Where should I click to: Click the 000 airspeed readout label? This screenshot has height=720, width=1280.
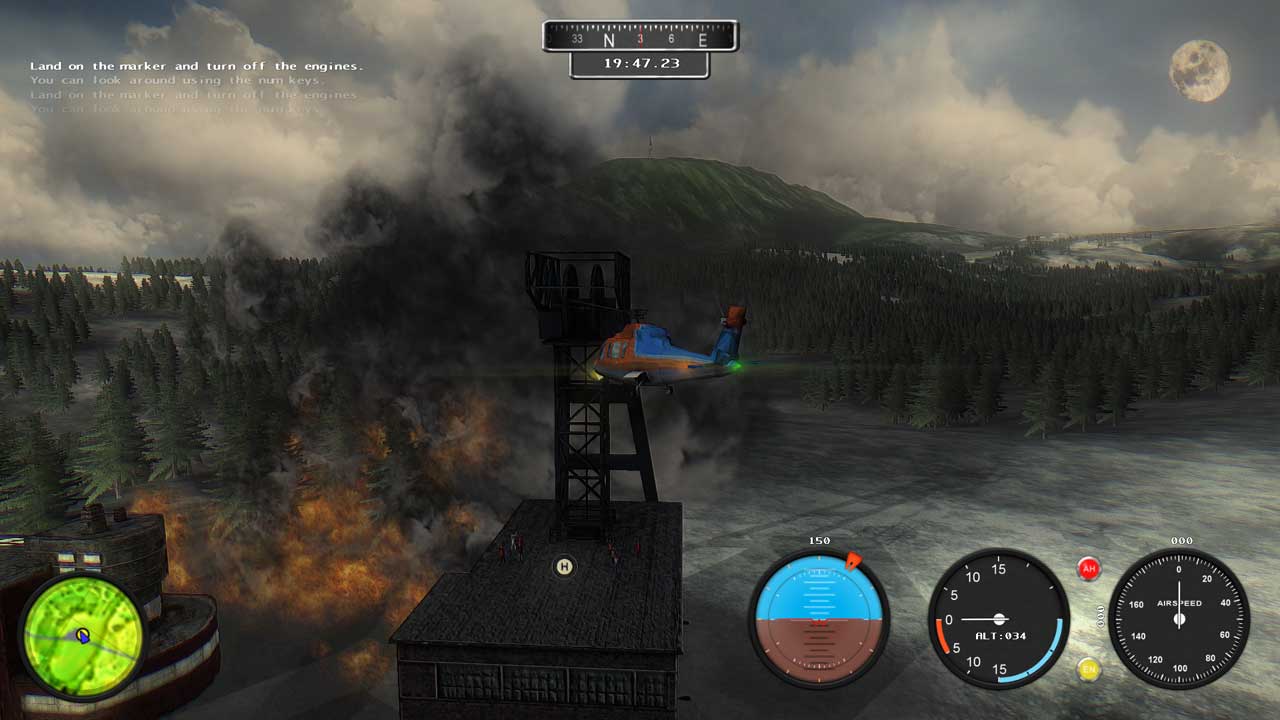click(1182, 540)
